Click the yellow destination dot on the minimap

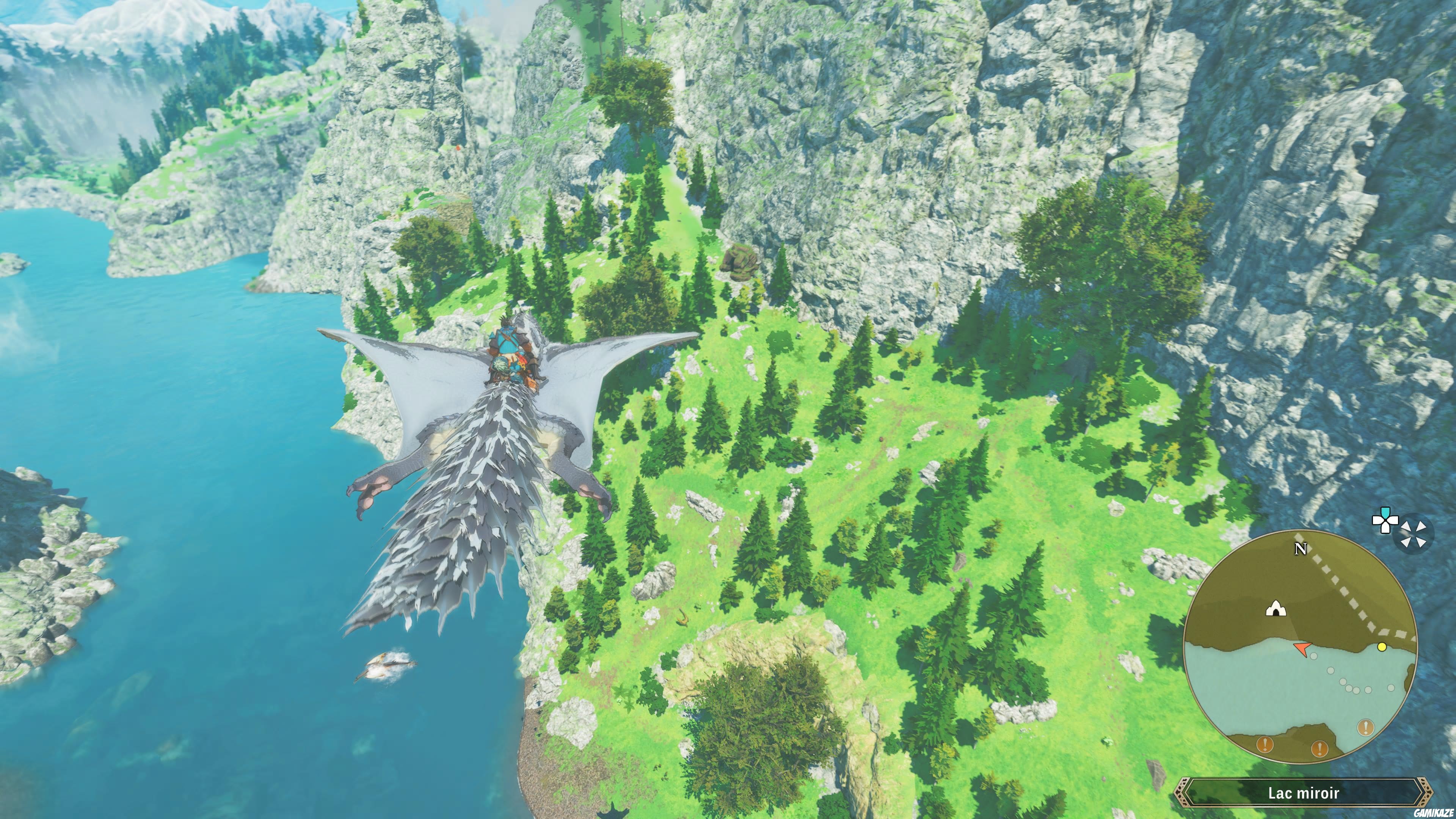[1382, 648]
